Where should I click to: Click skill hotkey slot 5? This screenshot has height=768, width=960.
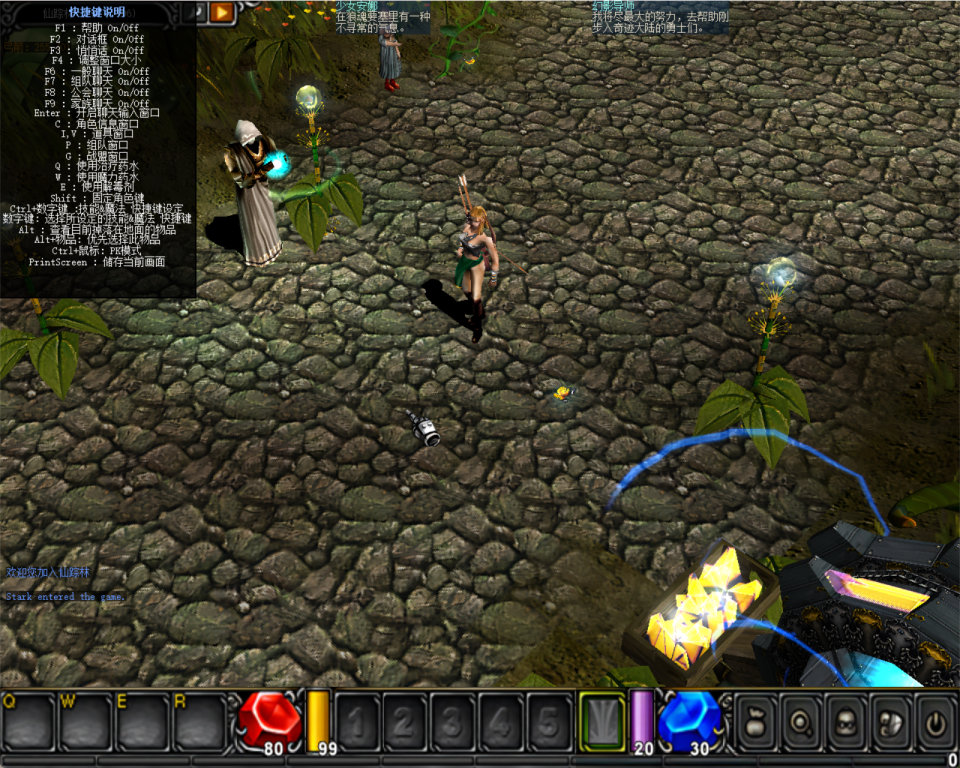coord(548,721)
